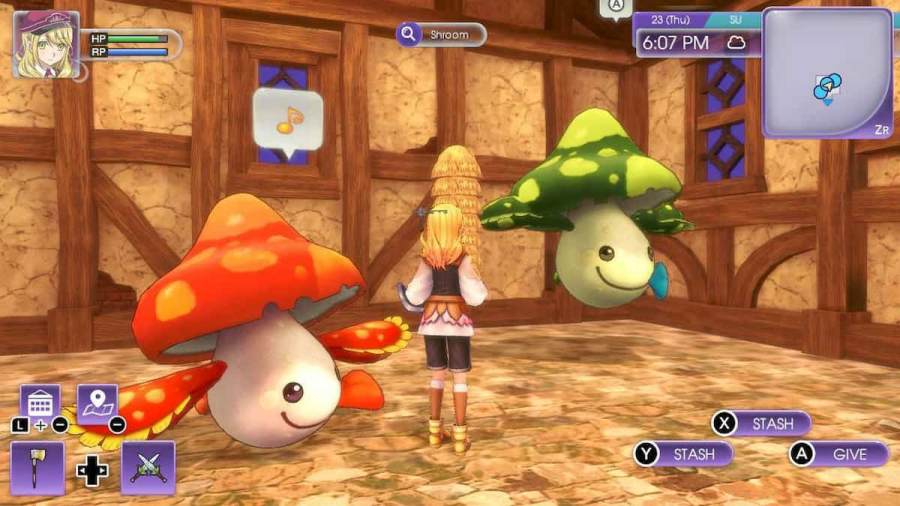The height and width of the screenshot is (506, 900).
Task: Click the blonde character portrait
Action: coord(45,44)
